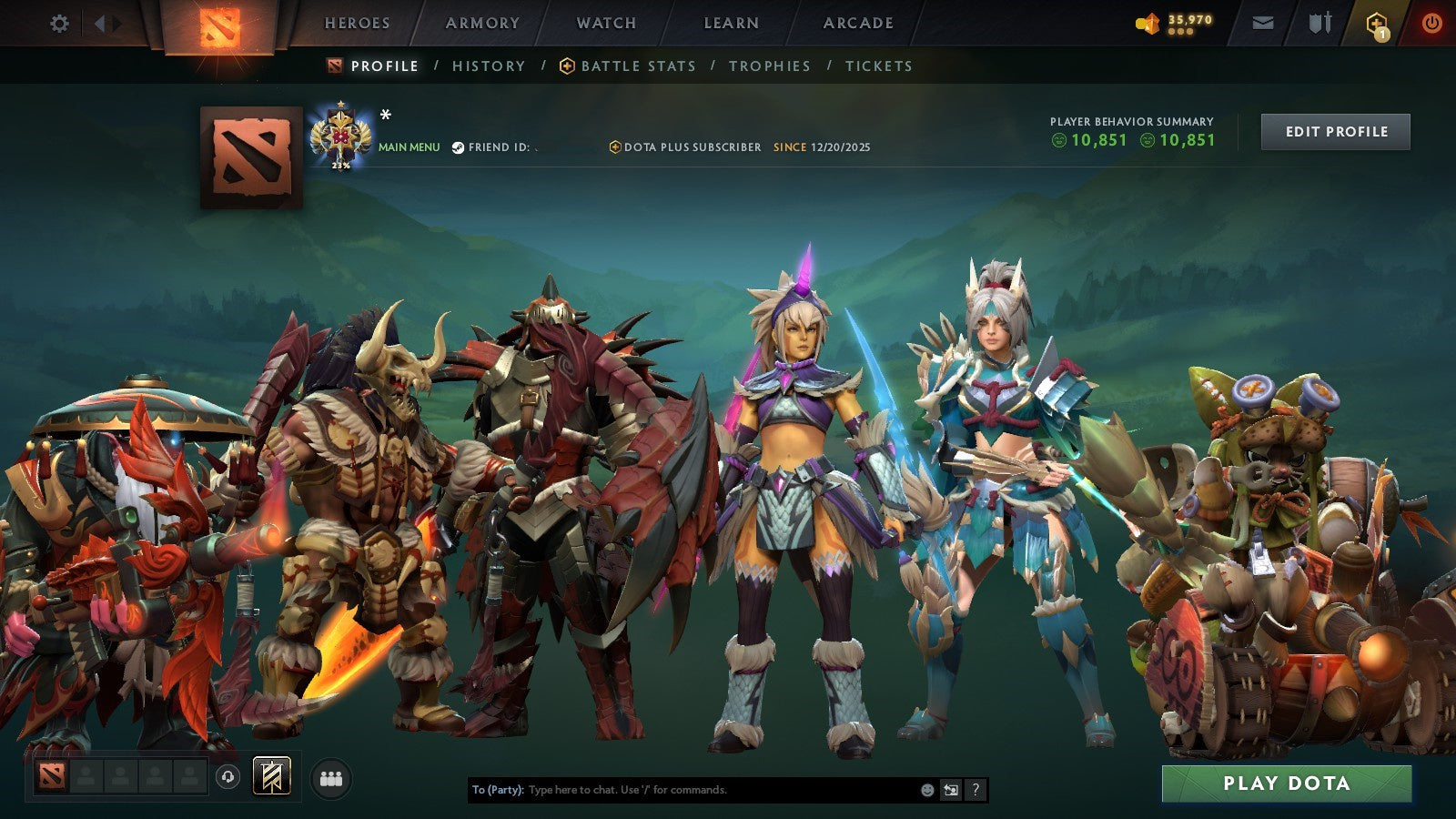Viewport: 1456px width, 819px height.
Task: Switch to the HISTORY tab
Action: [490, 66]
